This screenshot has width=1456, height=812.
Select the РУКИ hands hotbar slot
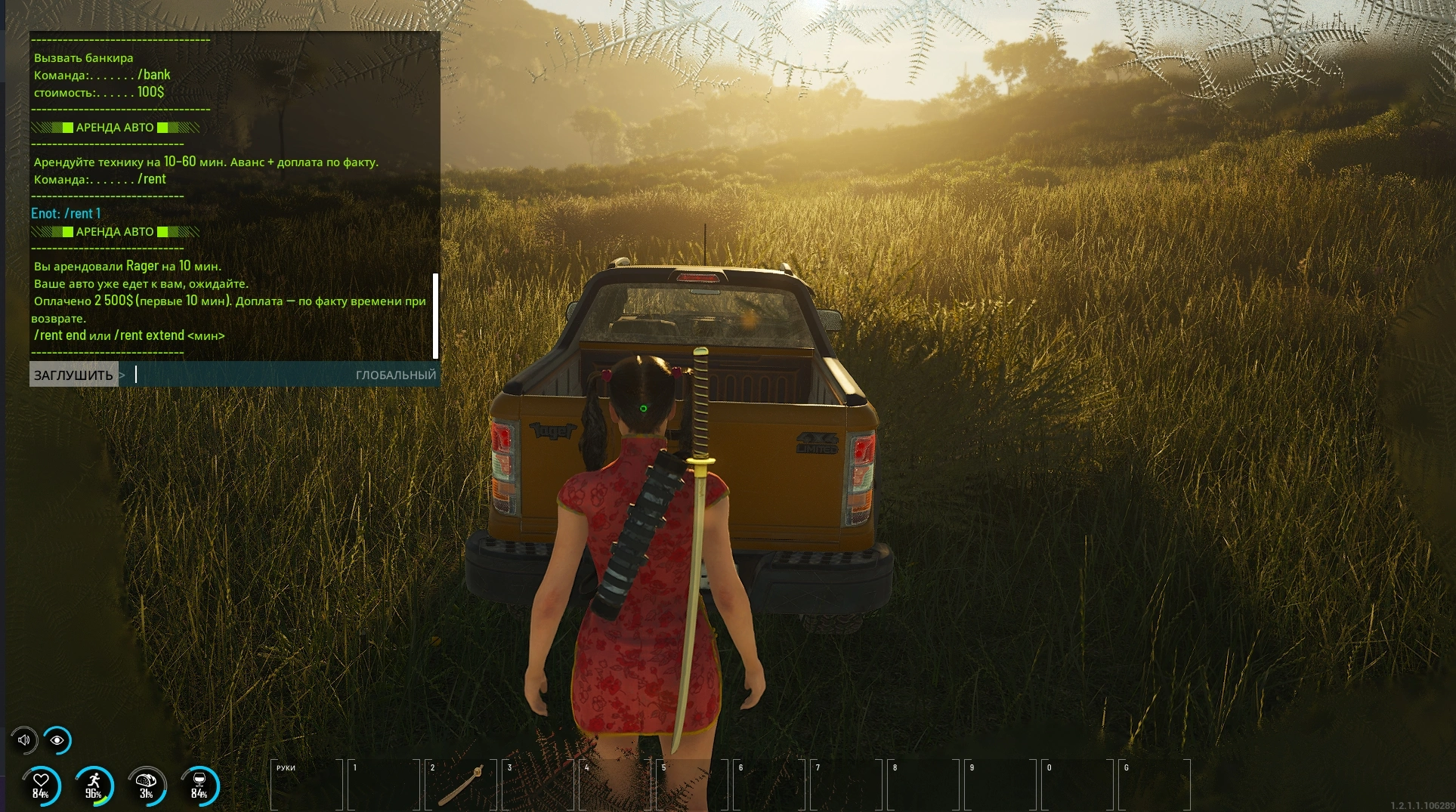307,786
